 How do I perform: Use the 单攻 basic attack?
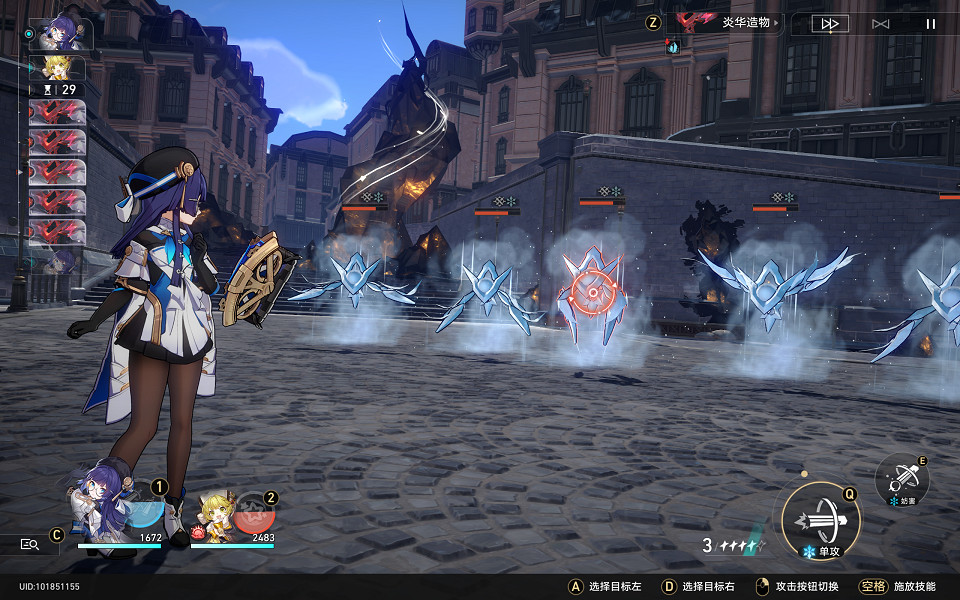click(820, 520)
